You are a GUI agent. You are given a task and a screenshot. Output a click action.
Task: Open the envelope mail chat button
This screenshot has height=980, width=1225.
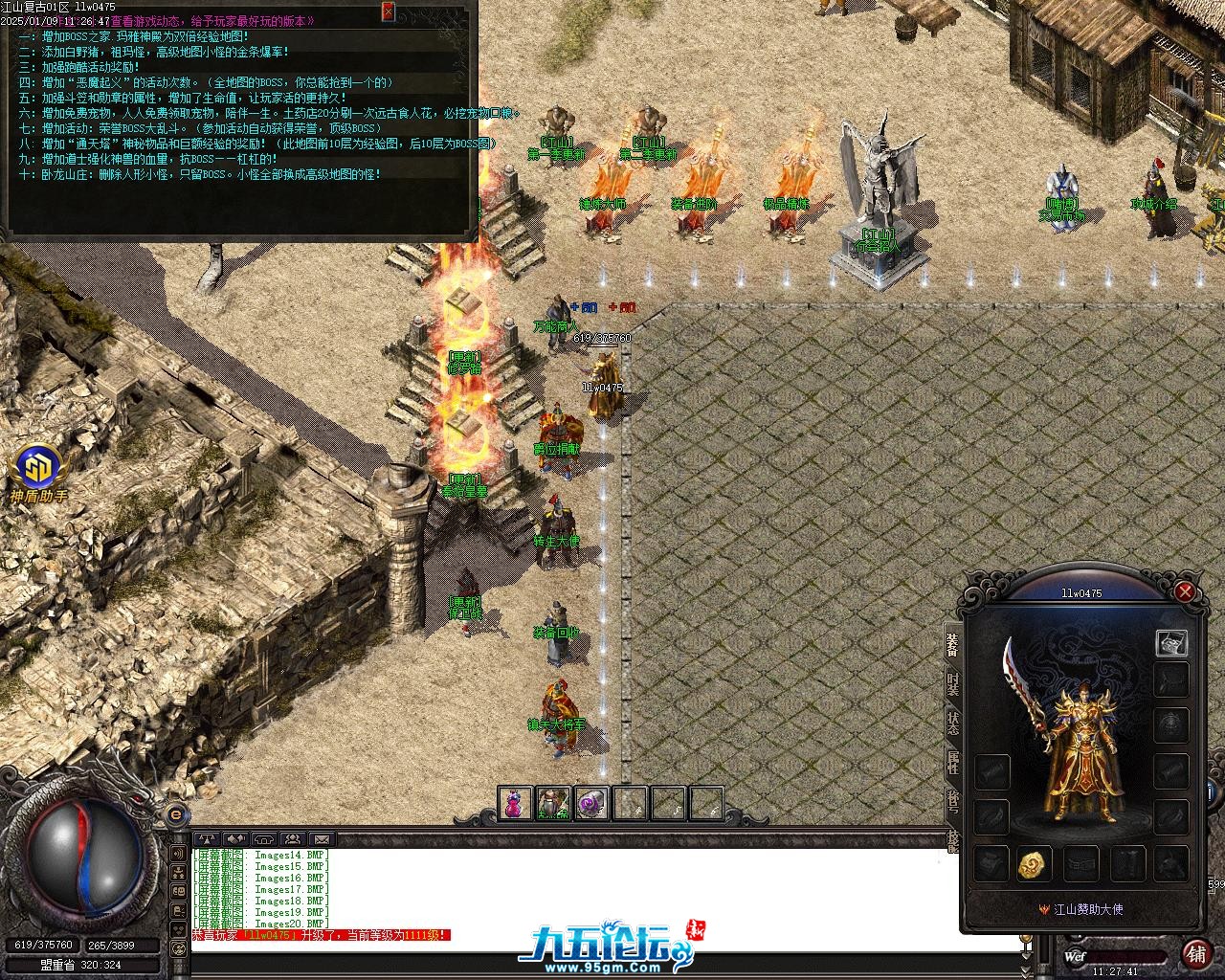coord(321,839)
